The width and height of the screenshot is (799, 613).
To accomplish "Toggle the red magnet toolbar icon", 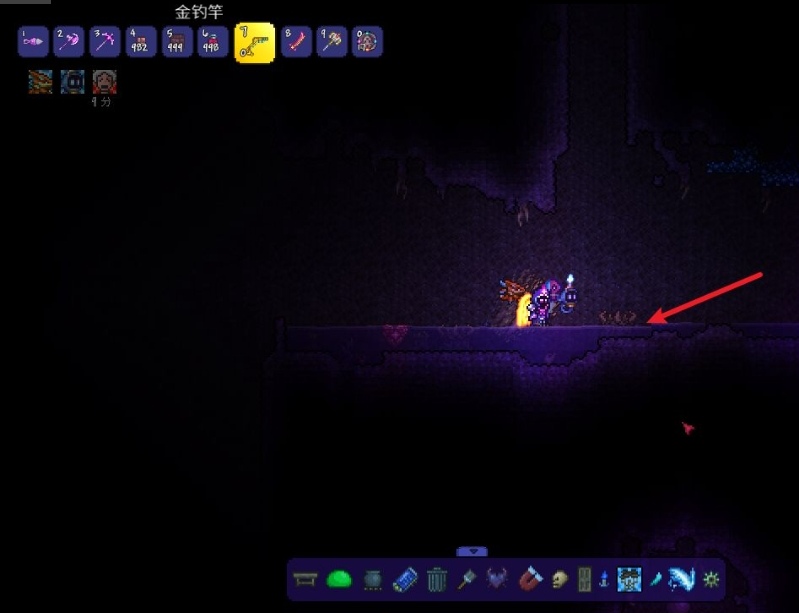I will coord(530,578).
